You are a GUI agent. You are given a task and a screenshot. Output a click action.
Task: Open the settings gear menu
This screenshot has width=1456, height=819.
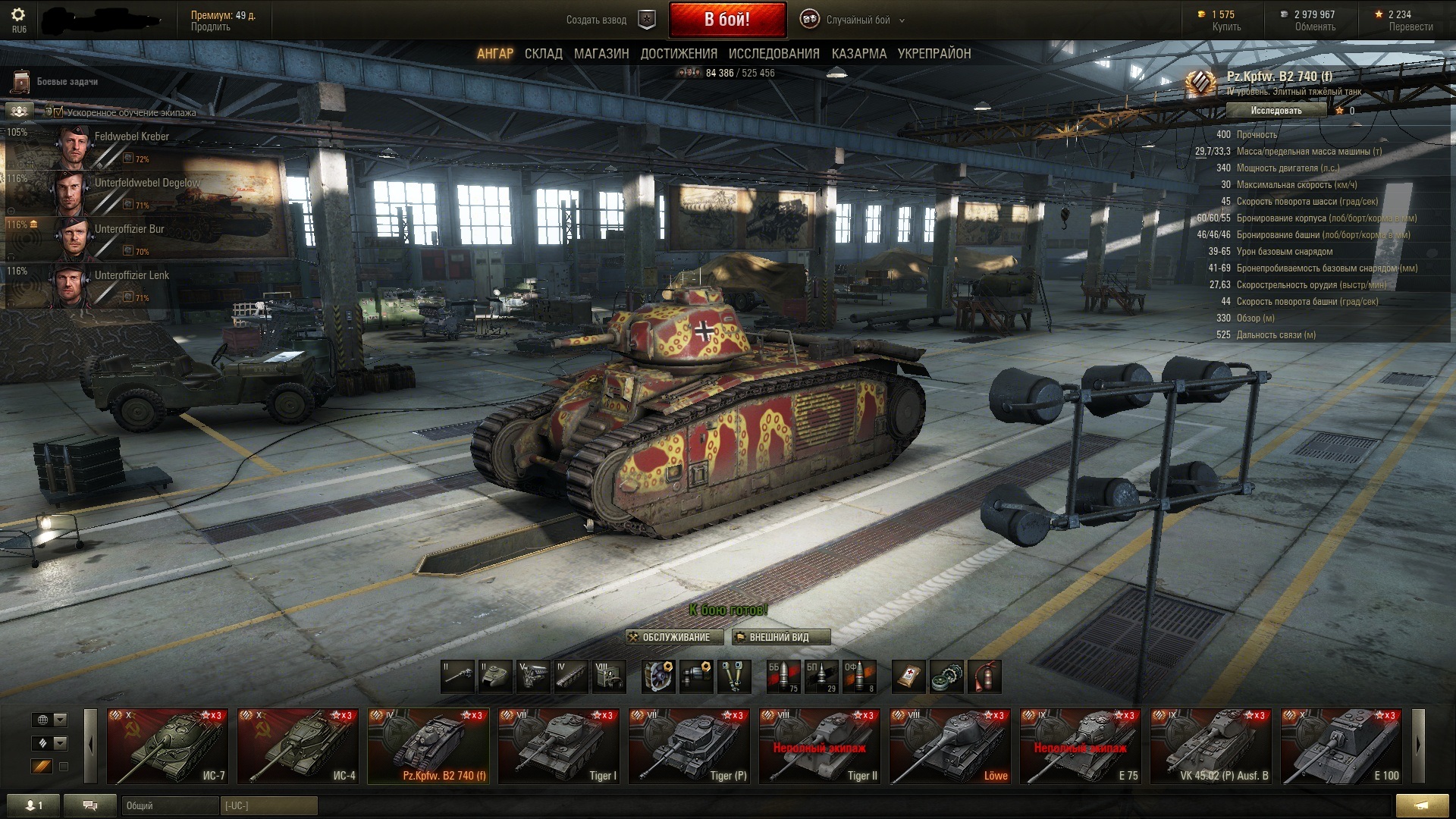pyautogui.click(x=19, y=15)
